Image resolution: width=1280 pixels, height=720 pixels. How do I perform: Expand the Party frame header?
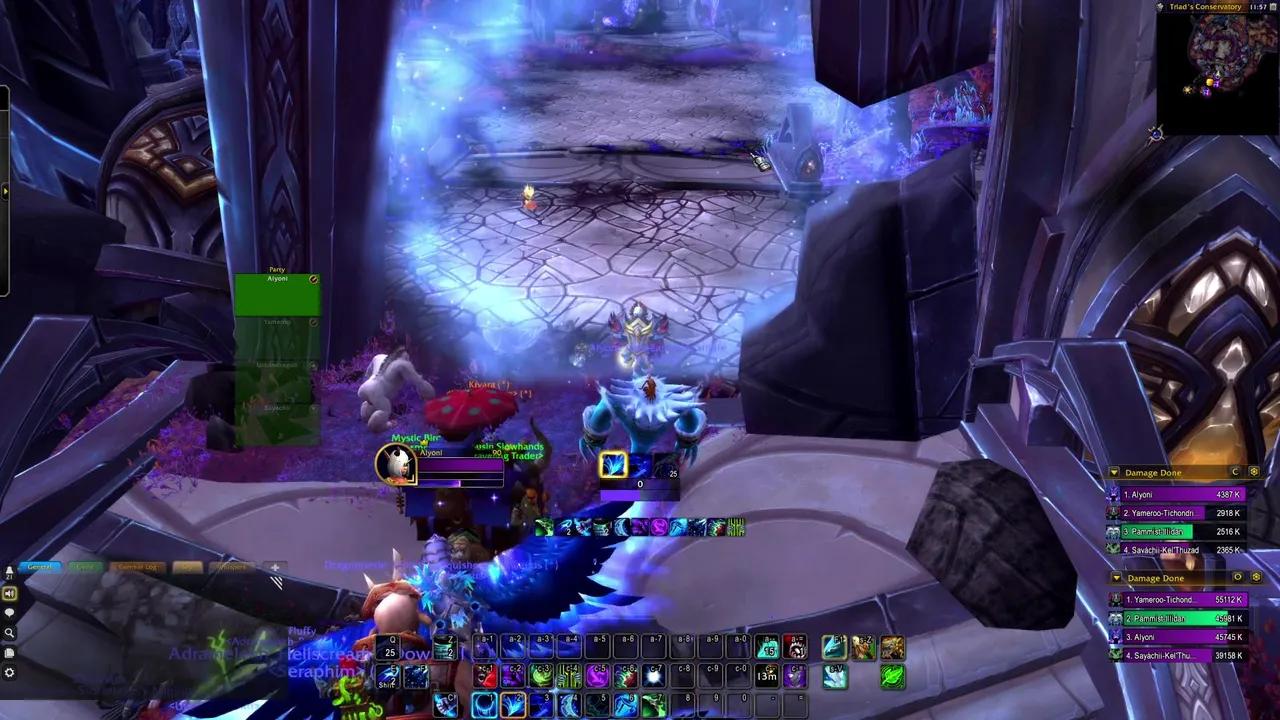278,270
